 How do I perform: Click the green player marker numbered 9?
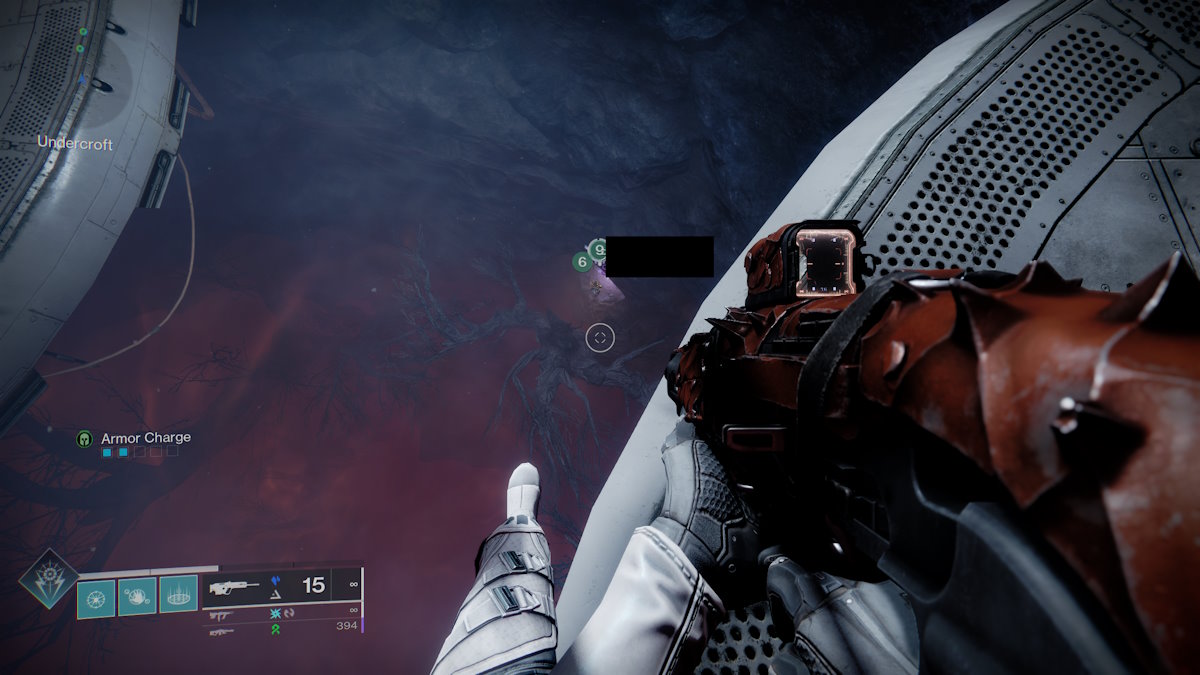click(598, 248)
